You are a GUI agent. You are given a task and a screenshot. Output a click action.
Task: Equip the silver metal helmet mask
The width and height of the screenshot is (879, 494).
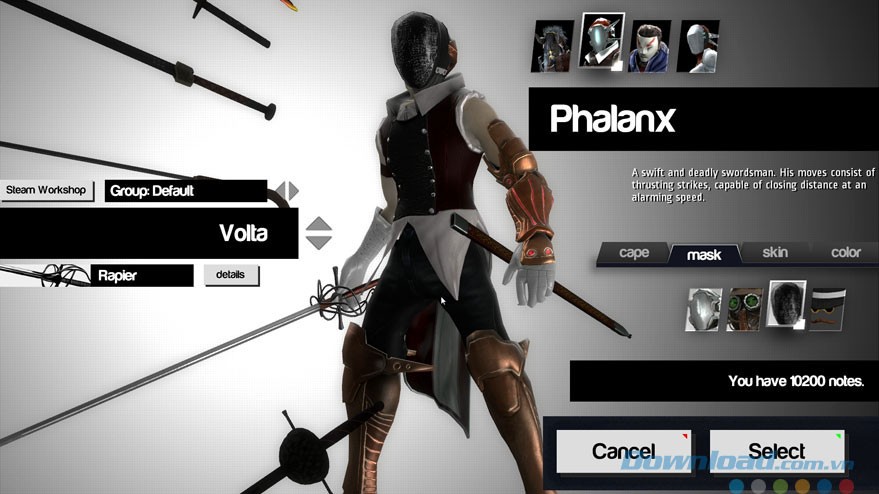tap(704, 308)
